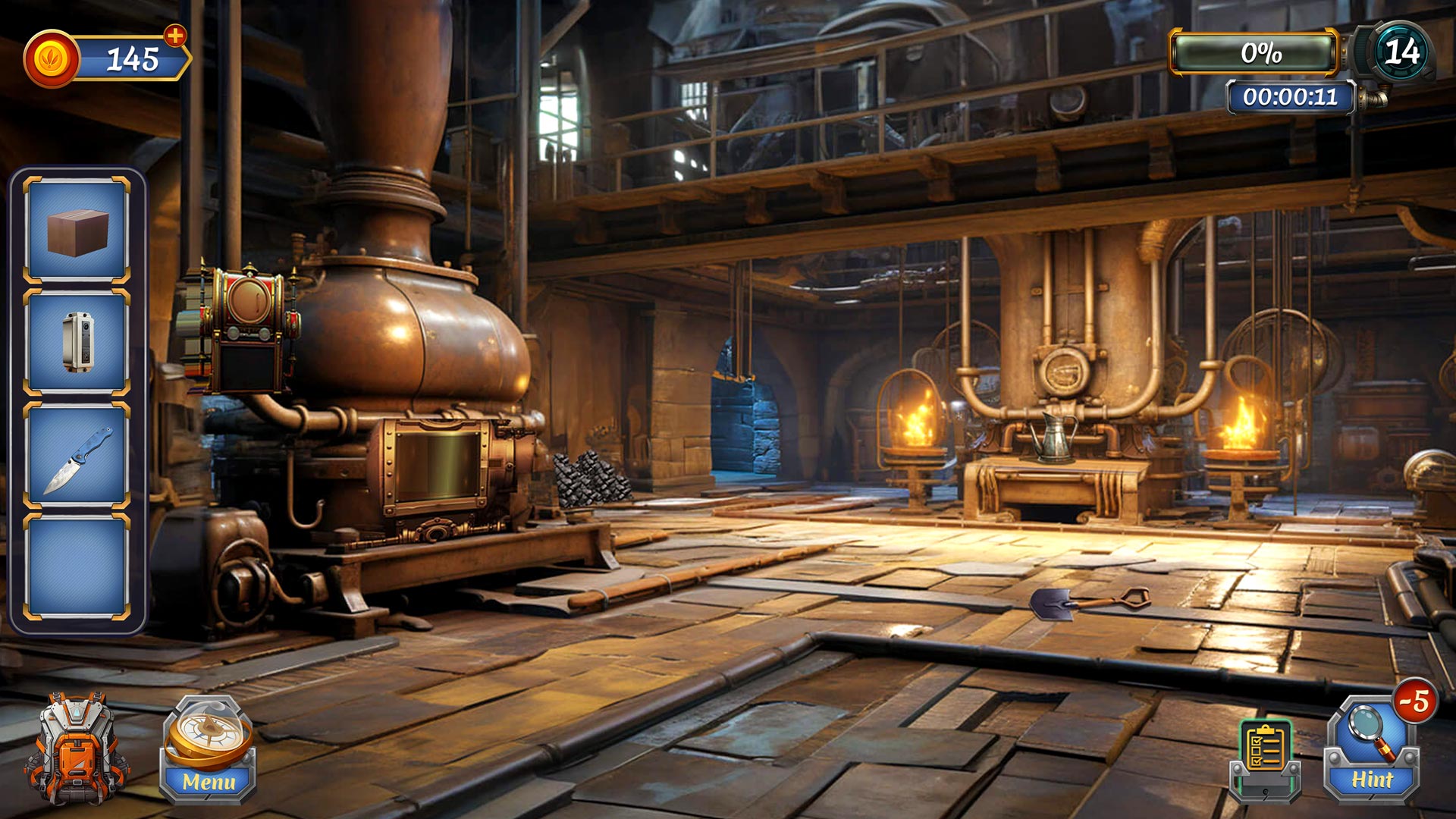Select the white device inventory slot
Screen dimensions: 1456x819
click(x=77, y=343)
